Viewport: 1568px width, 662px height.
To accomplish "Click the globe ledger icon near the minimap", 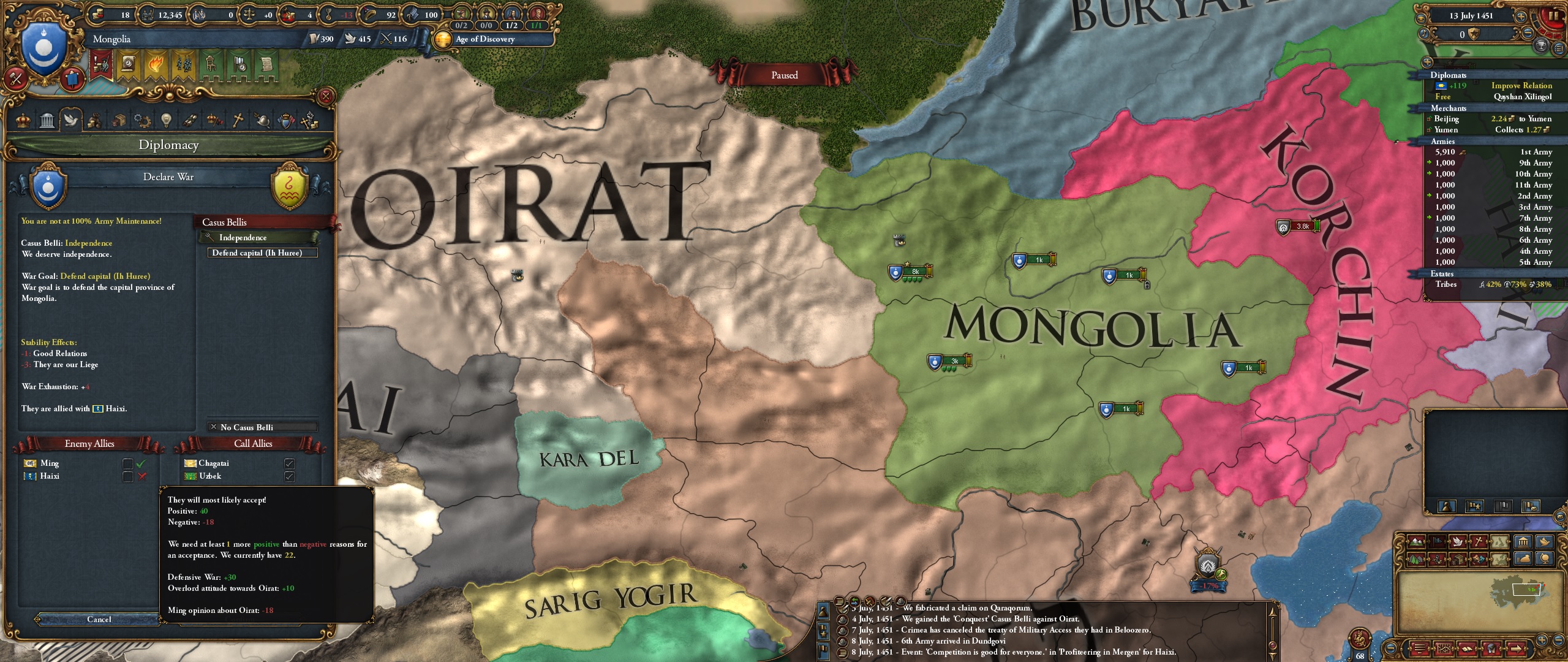I will [1545, 560].
